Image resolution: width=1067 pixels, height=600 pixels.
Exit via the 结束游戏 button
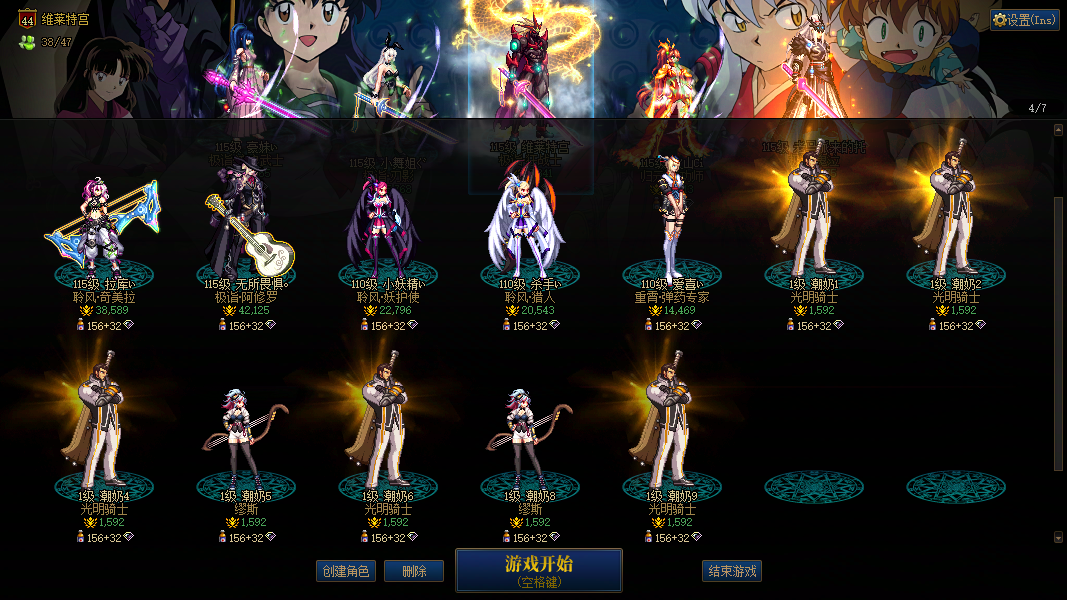[732, 571]
